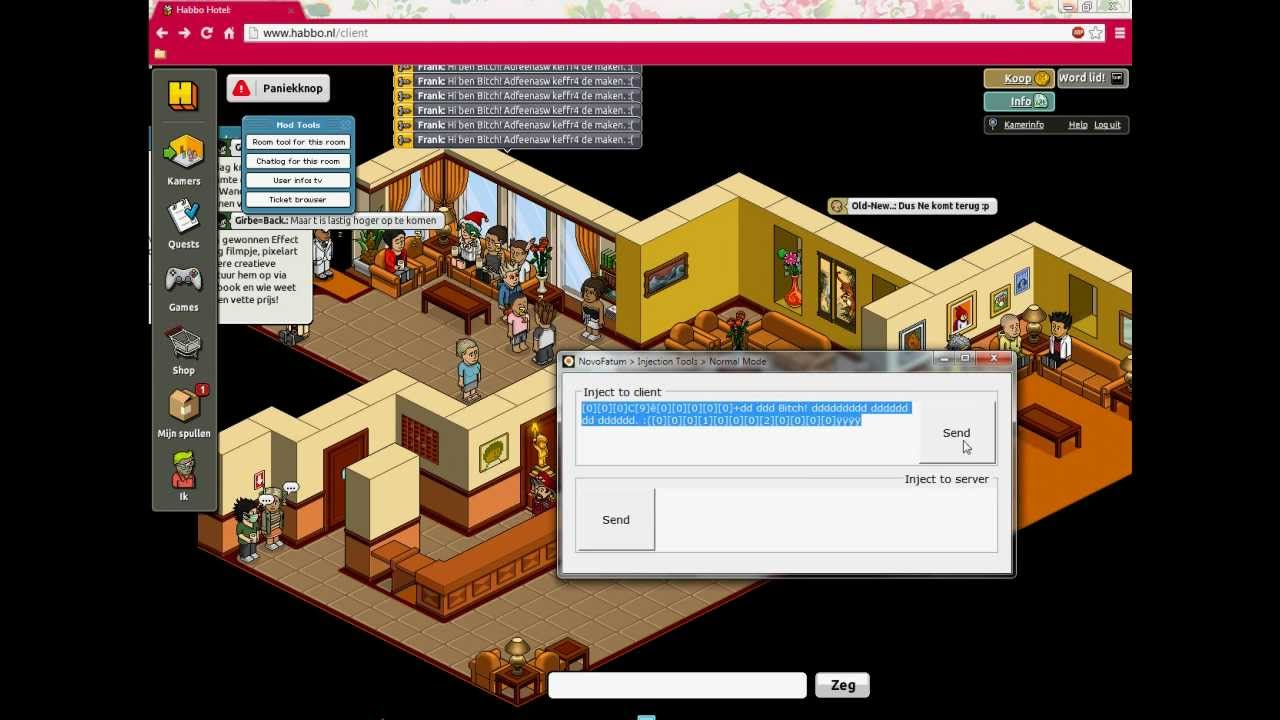Viewport: 1280px width, 720px height.
Task: Click the chat input field
Action: tap(676, 685)
